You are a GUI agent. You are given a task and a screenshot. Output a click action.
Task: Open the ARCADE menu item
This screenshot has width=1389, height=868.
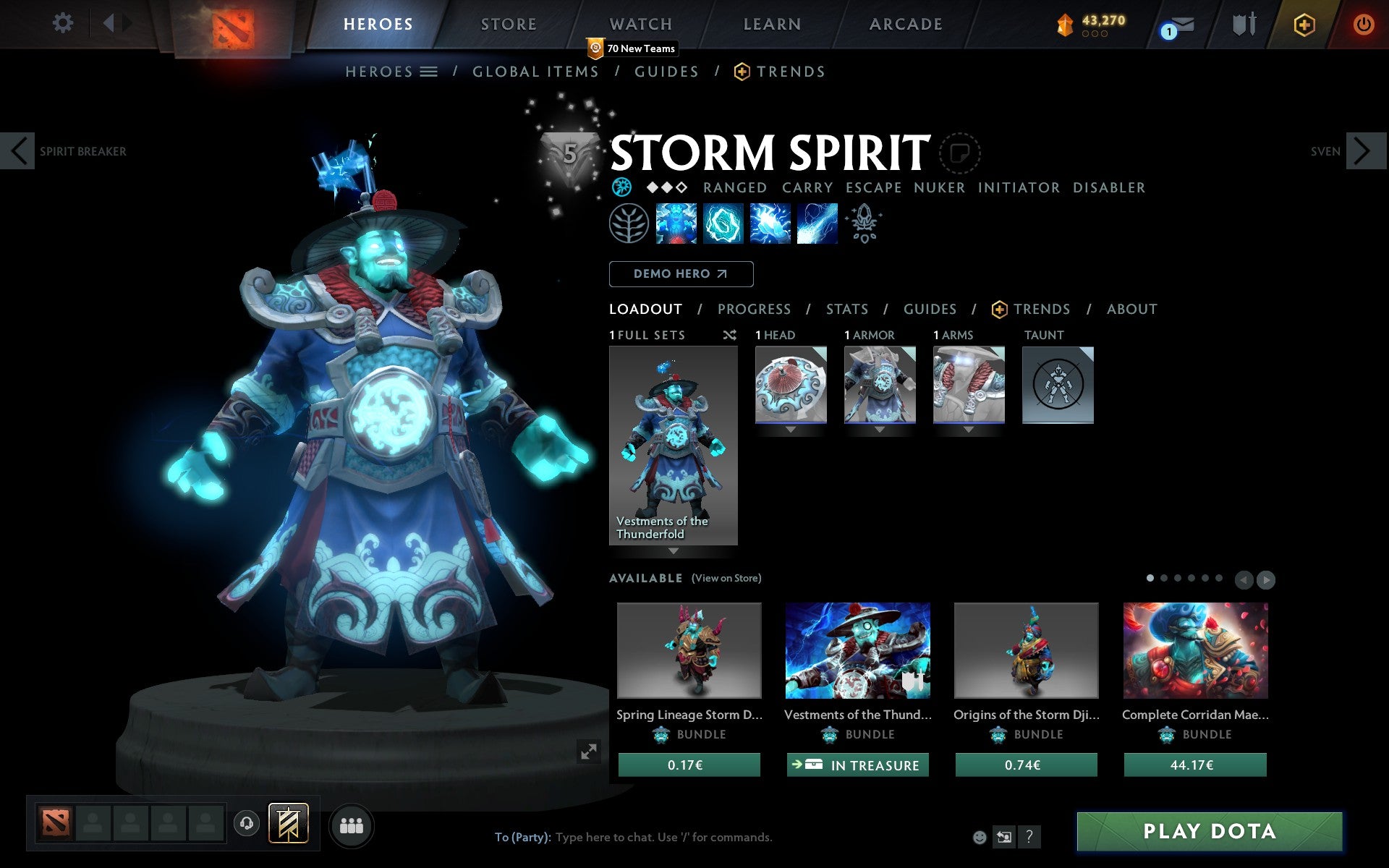point(906,24)
